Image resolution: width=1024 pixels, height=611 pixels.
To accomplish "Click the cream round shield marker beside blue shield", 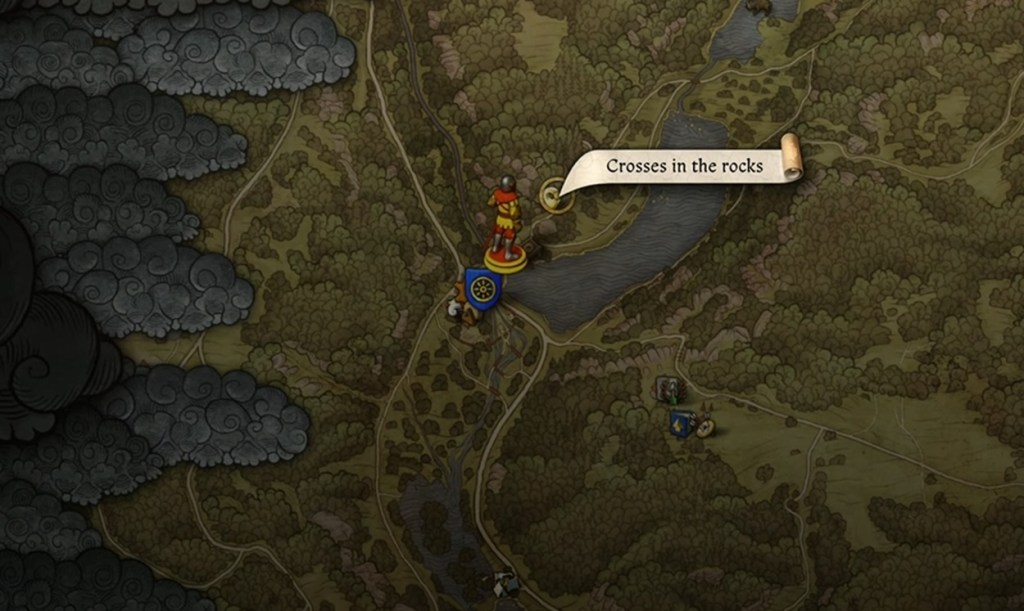I will click(705, 428).
